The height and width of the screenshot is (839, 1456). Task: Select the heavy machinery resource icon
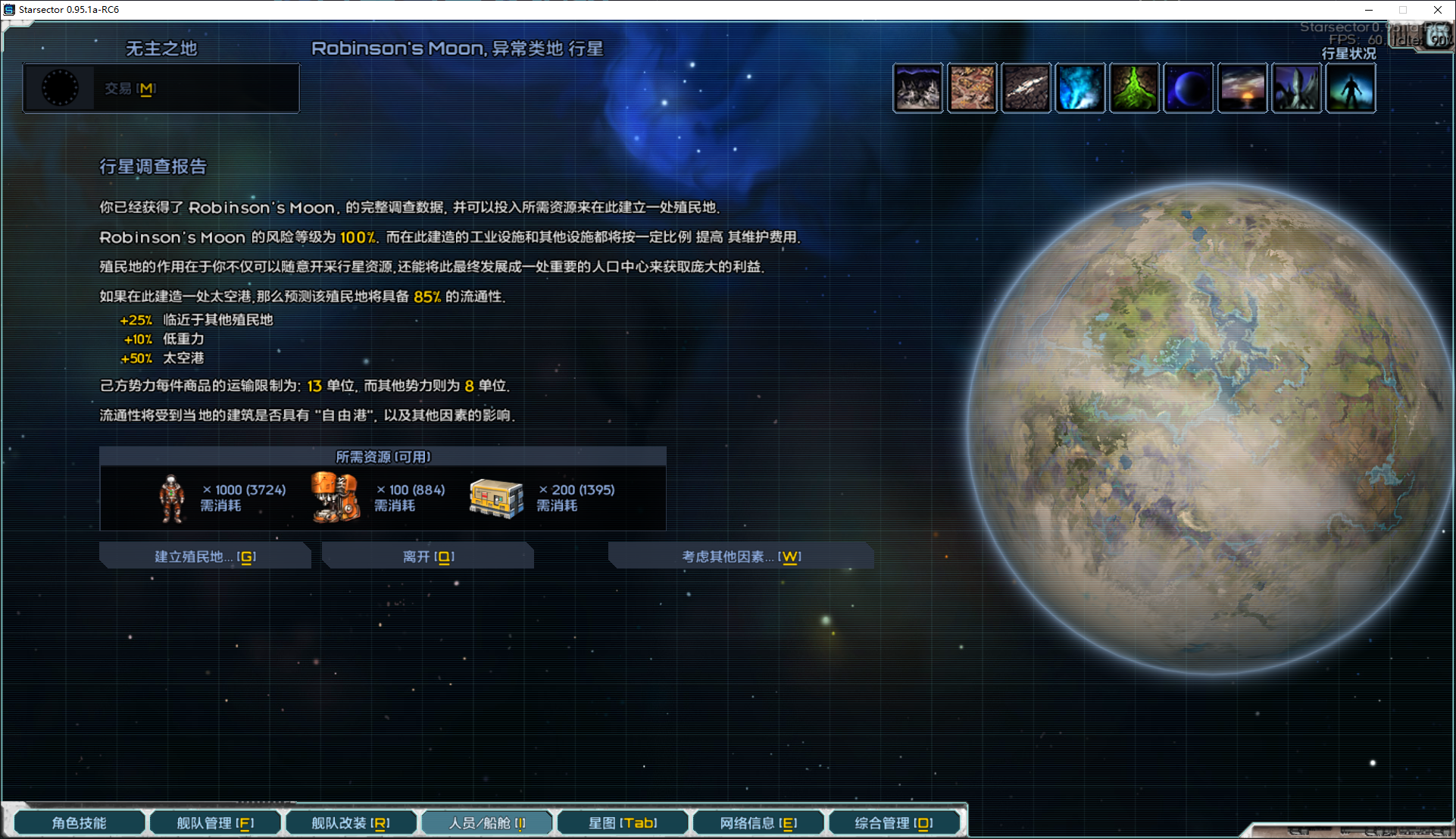336,498
